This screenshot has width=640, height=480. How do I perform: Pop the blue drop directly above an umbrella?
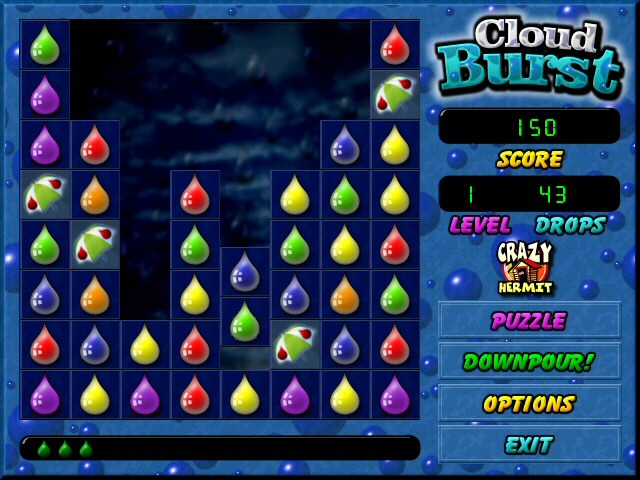click(x=295, y=294)
